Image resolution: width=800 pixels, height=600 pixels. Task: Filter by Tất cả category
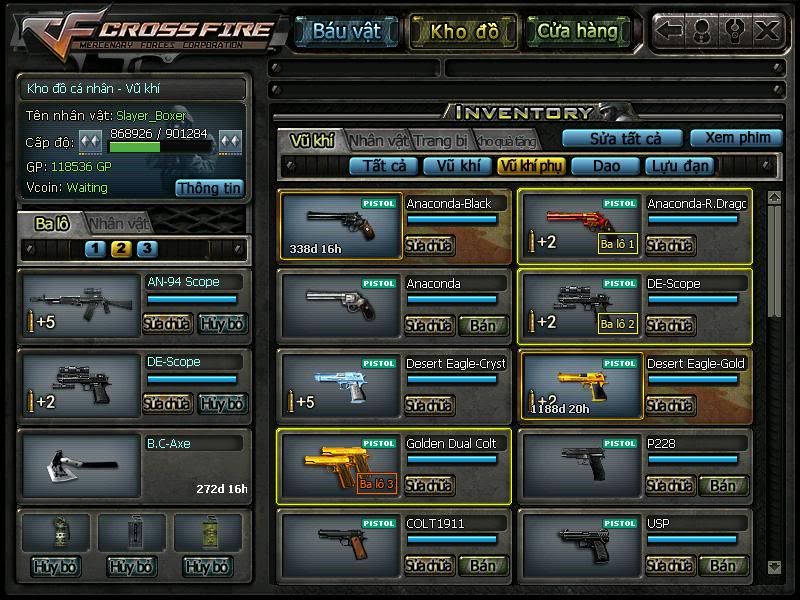(x=384, y=166)
